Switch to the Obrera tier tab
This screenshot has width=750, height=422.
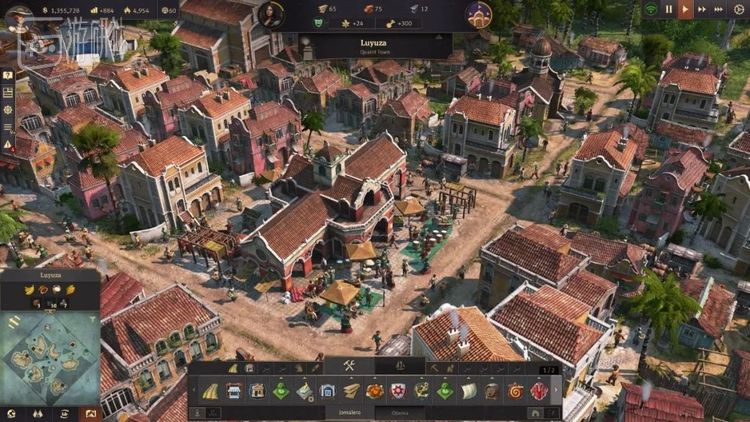[x=400, y=411]
